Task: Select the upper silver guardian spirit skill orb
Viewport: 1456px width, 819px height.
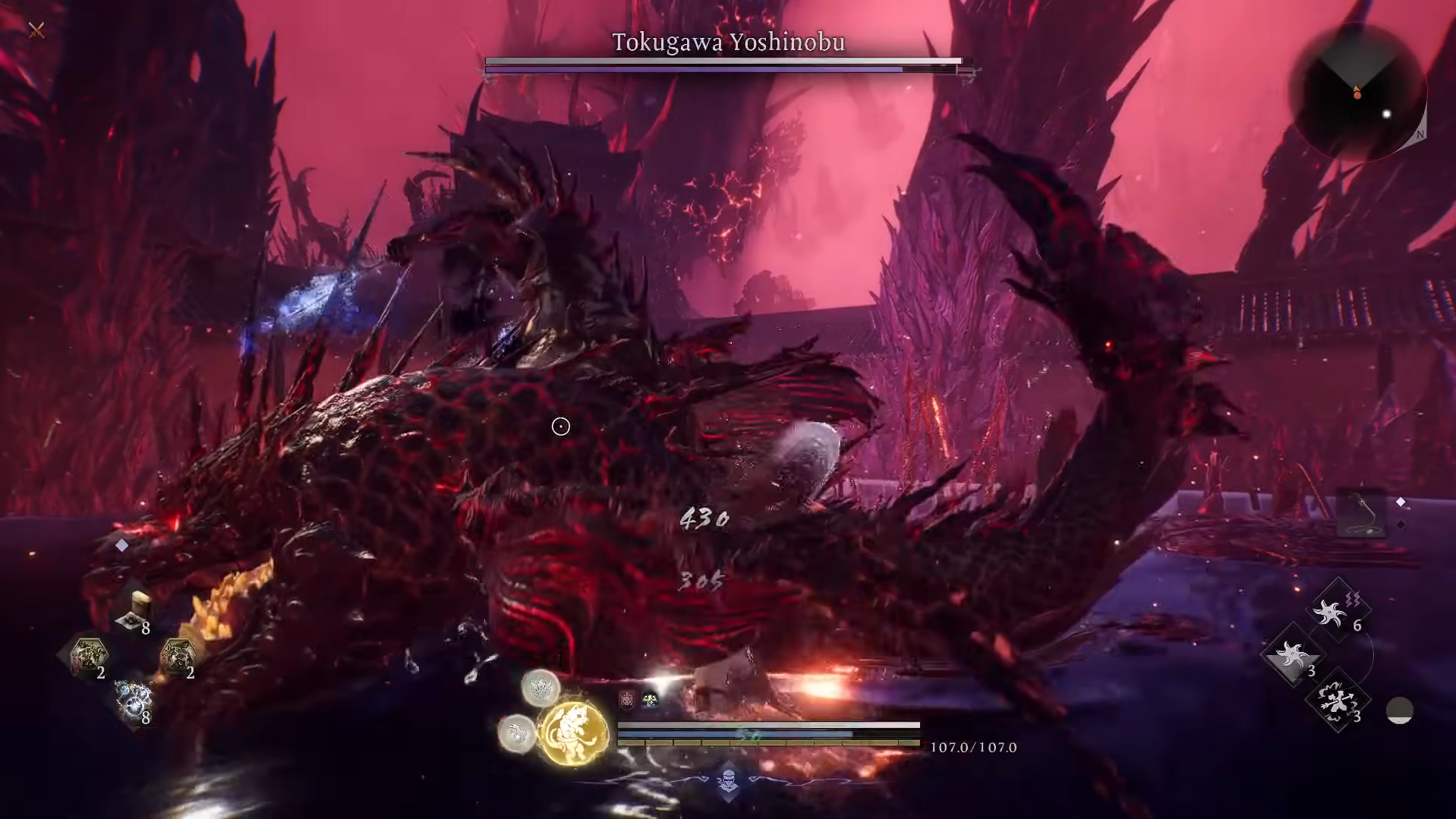Action: 540,688
